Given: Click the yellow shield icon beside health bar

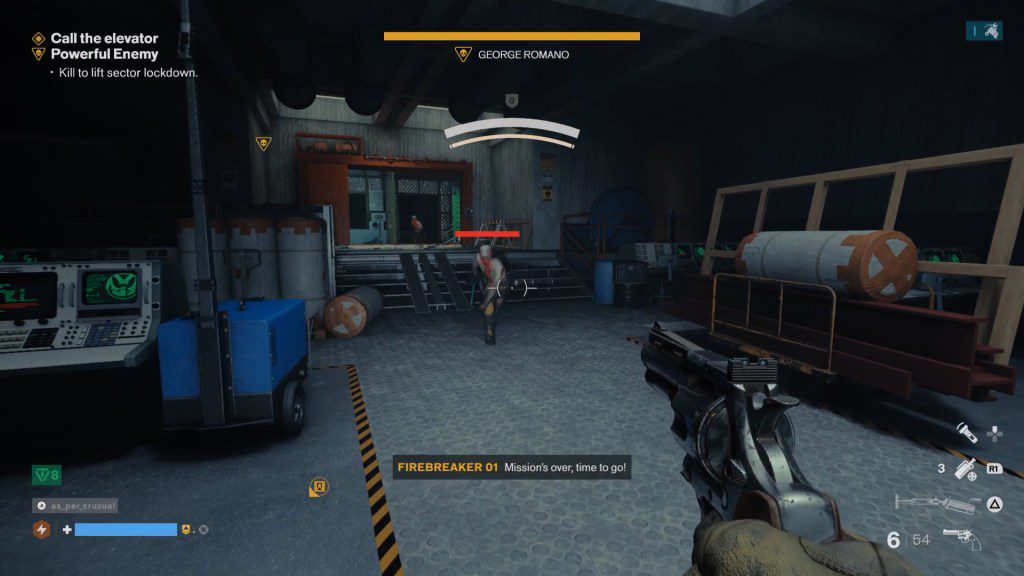Looking at the screenshot, I should click(185, 529).
